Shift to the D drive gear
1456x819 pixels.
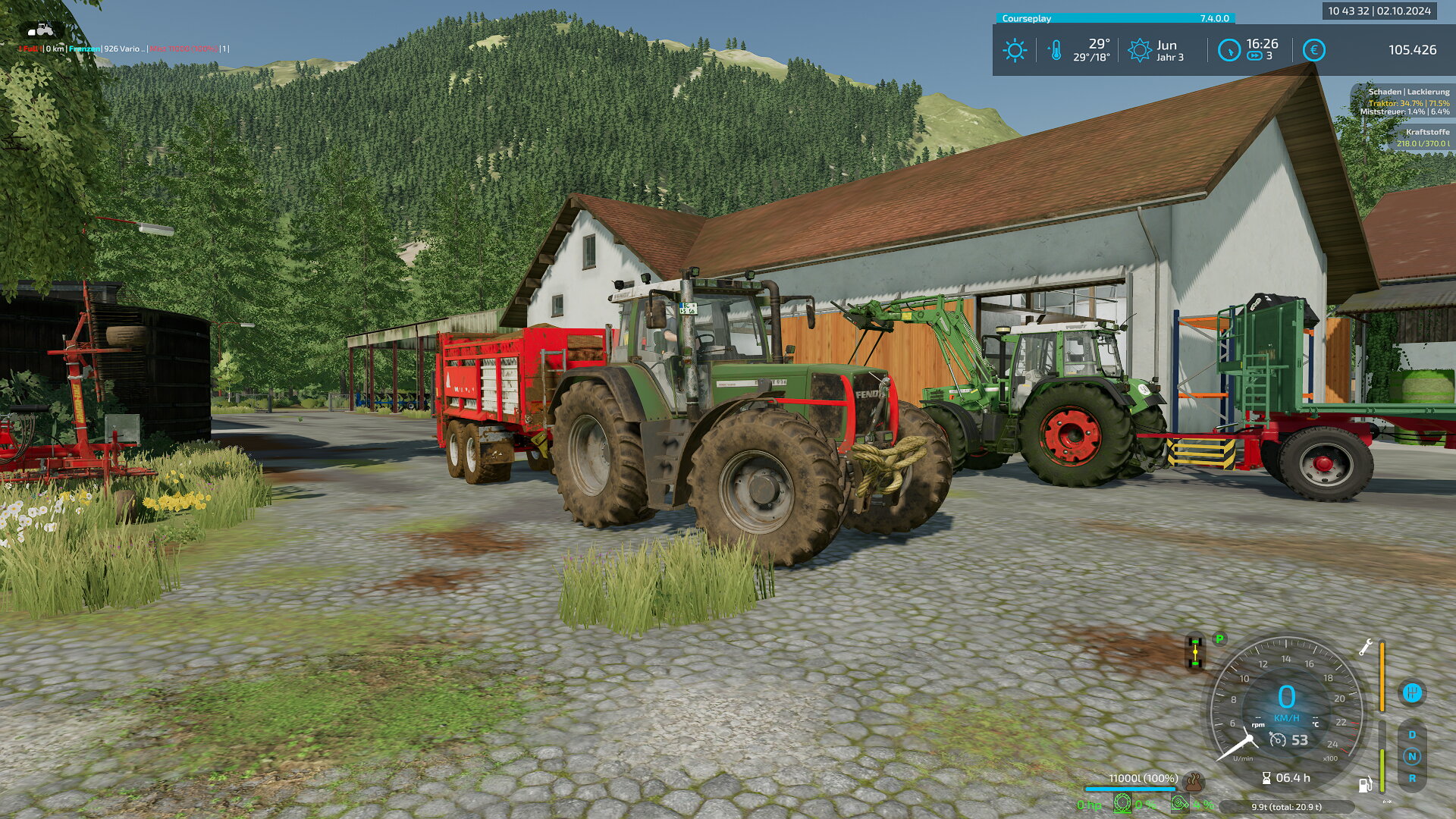pos(1411,735)
